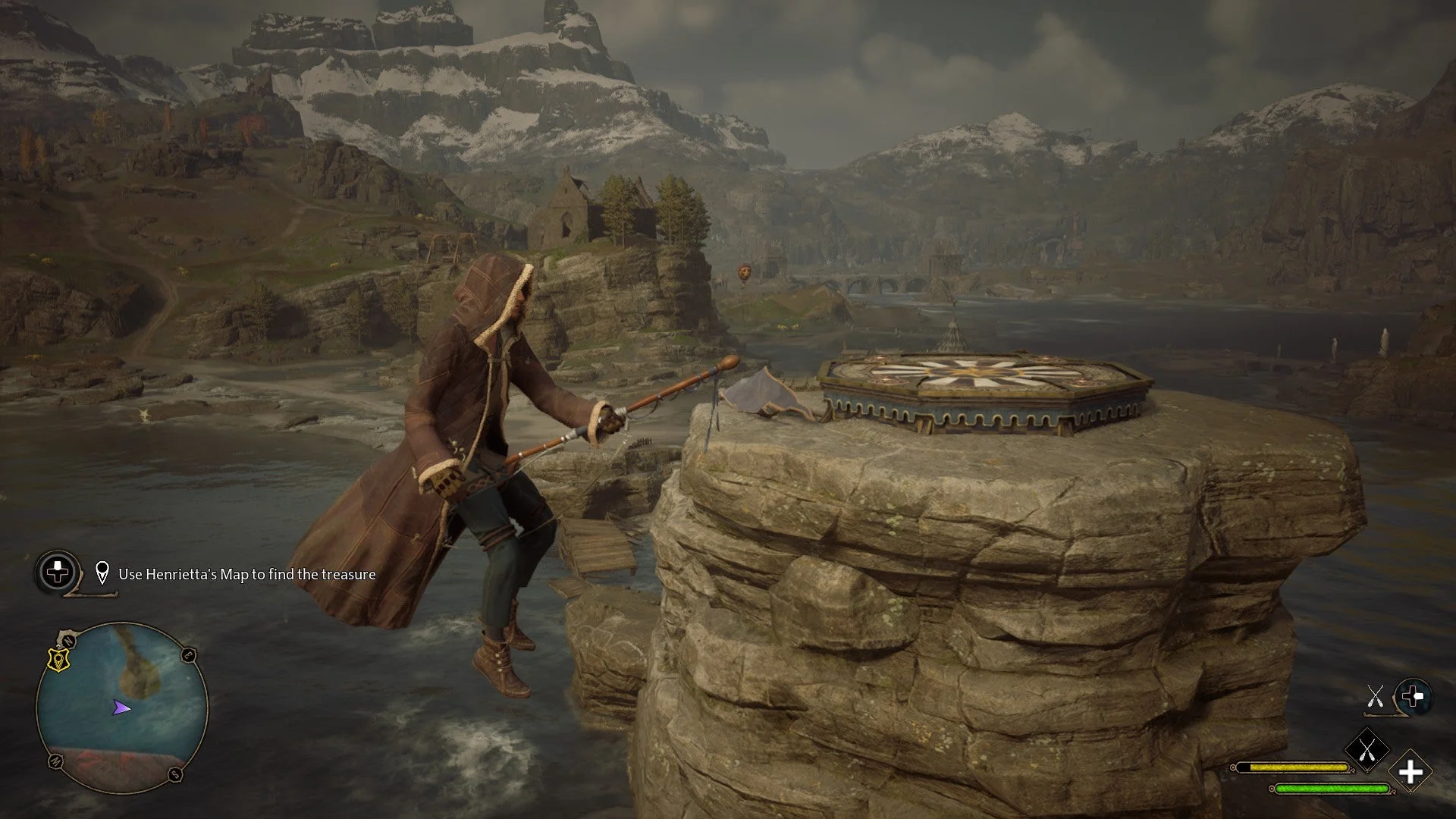Select the quest marker pin icon
This screenshot has width=1456, height=819.
tap(102, 574)
